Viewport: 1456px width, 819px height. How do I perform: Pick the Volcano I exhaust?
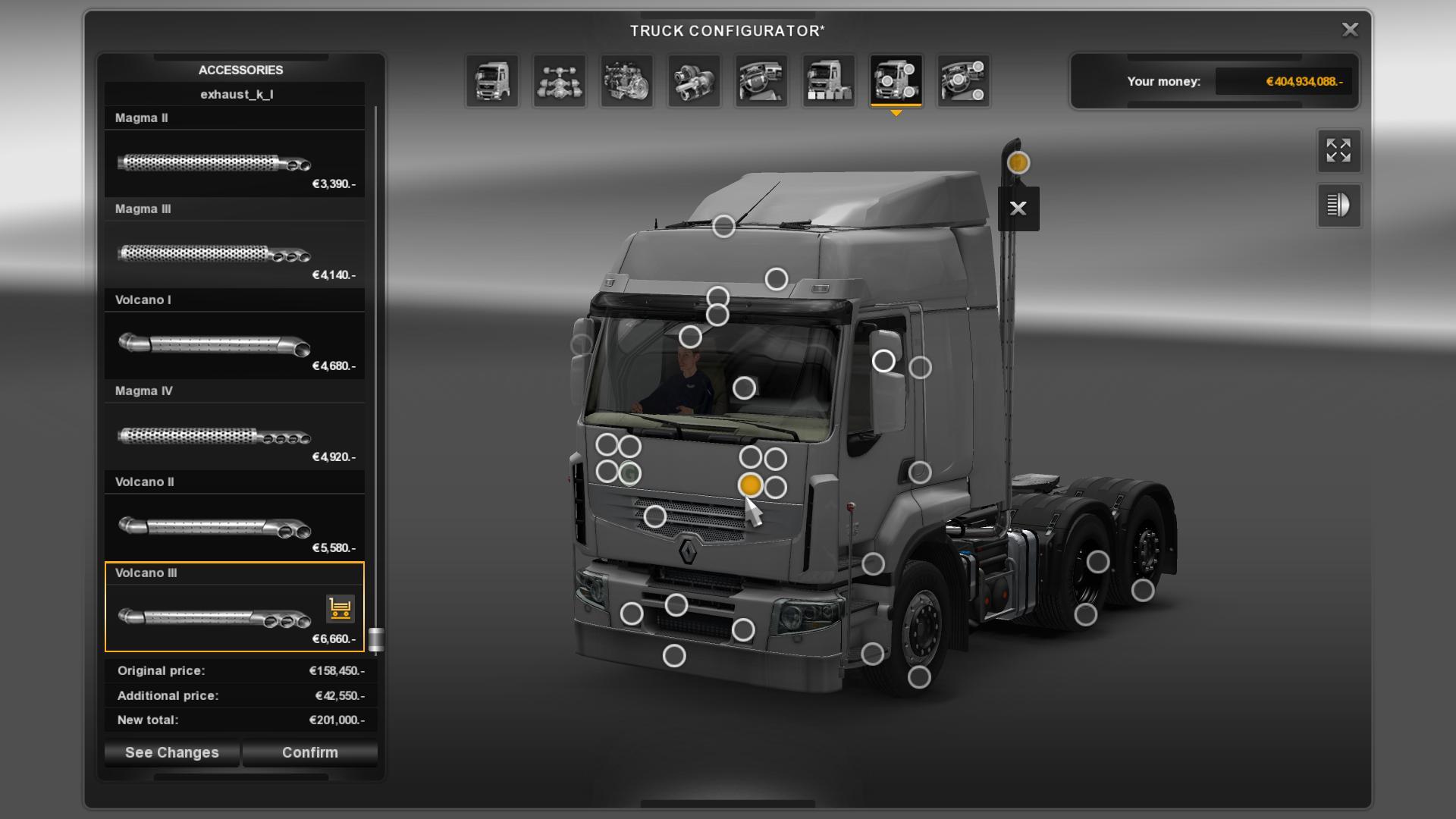pos(234,344)
